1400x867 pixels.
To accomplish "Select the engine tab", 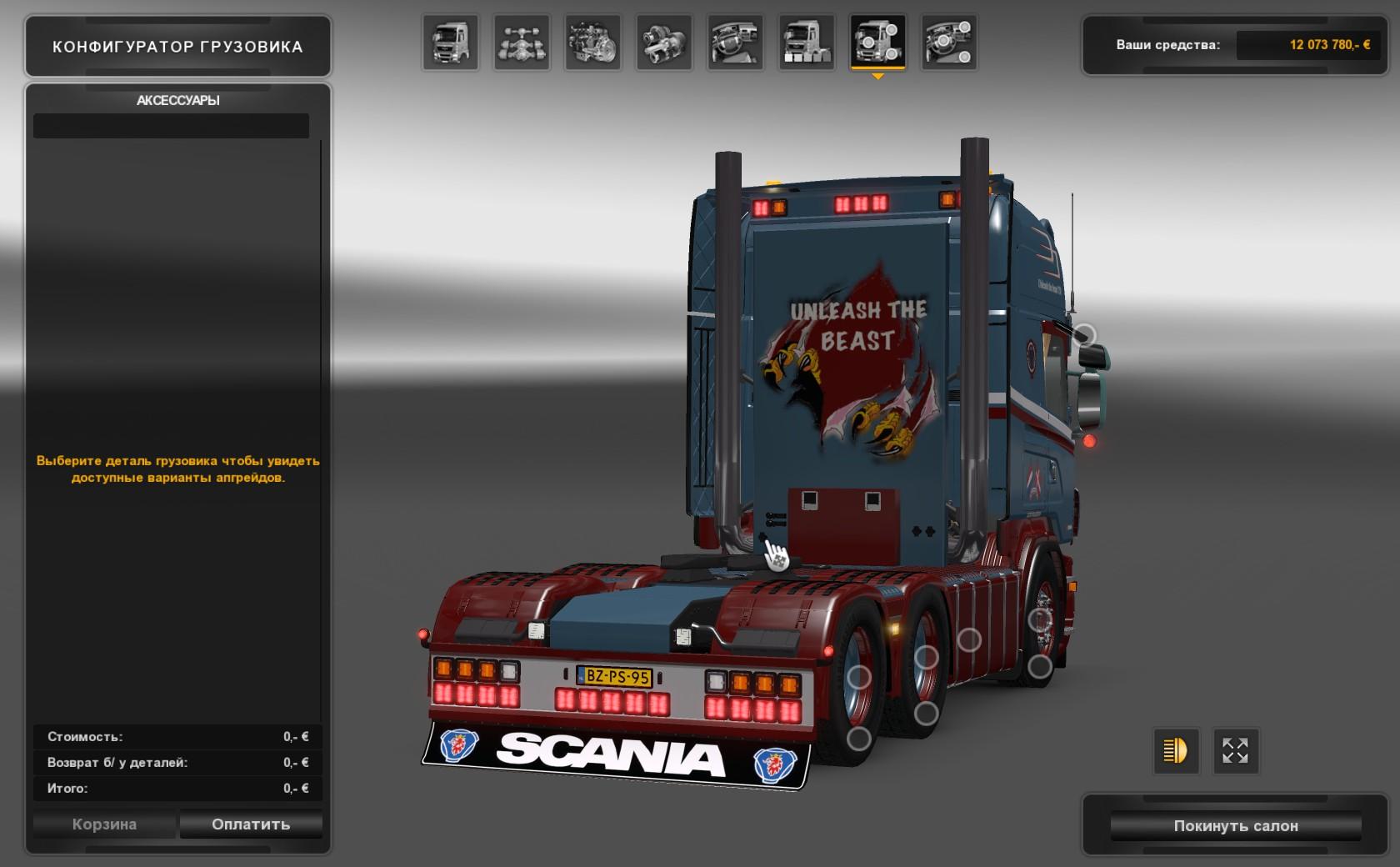I will tap(592, 43).
